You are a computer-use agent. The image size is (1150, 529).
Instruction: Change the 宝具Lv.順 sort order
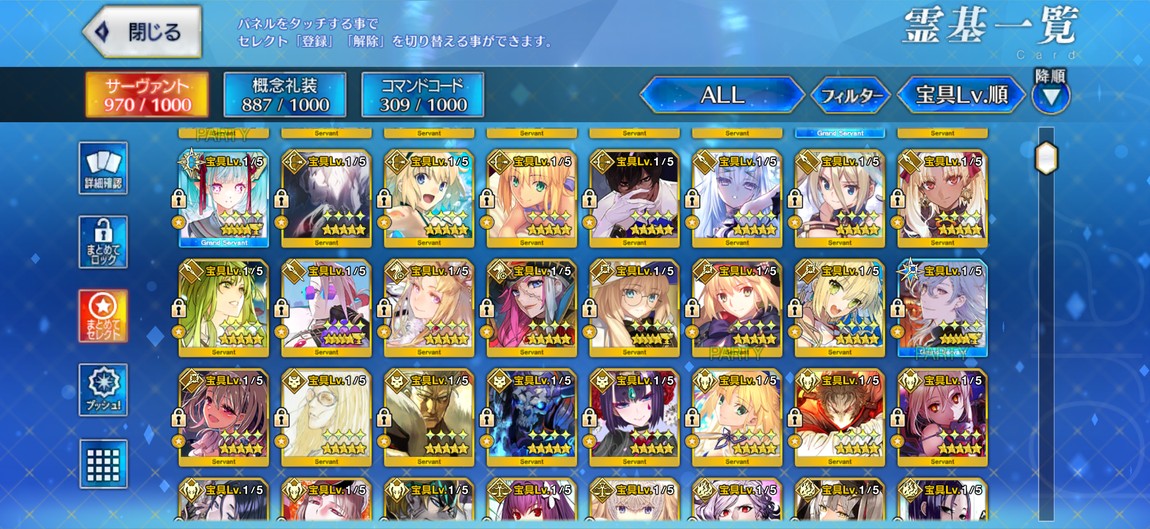coord(961,95)
